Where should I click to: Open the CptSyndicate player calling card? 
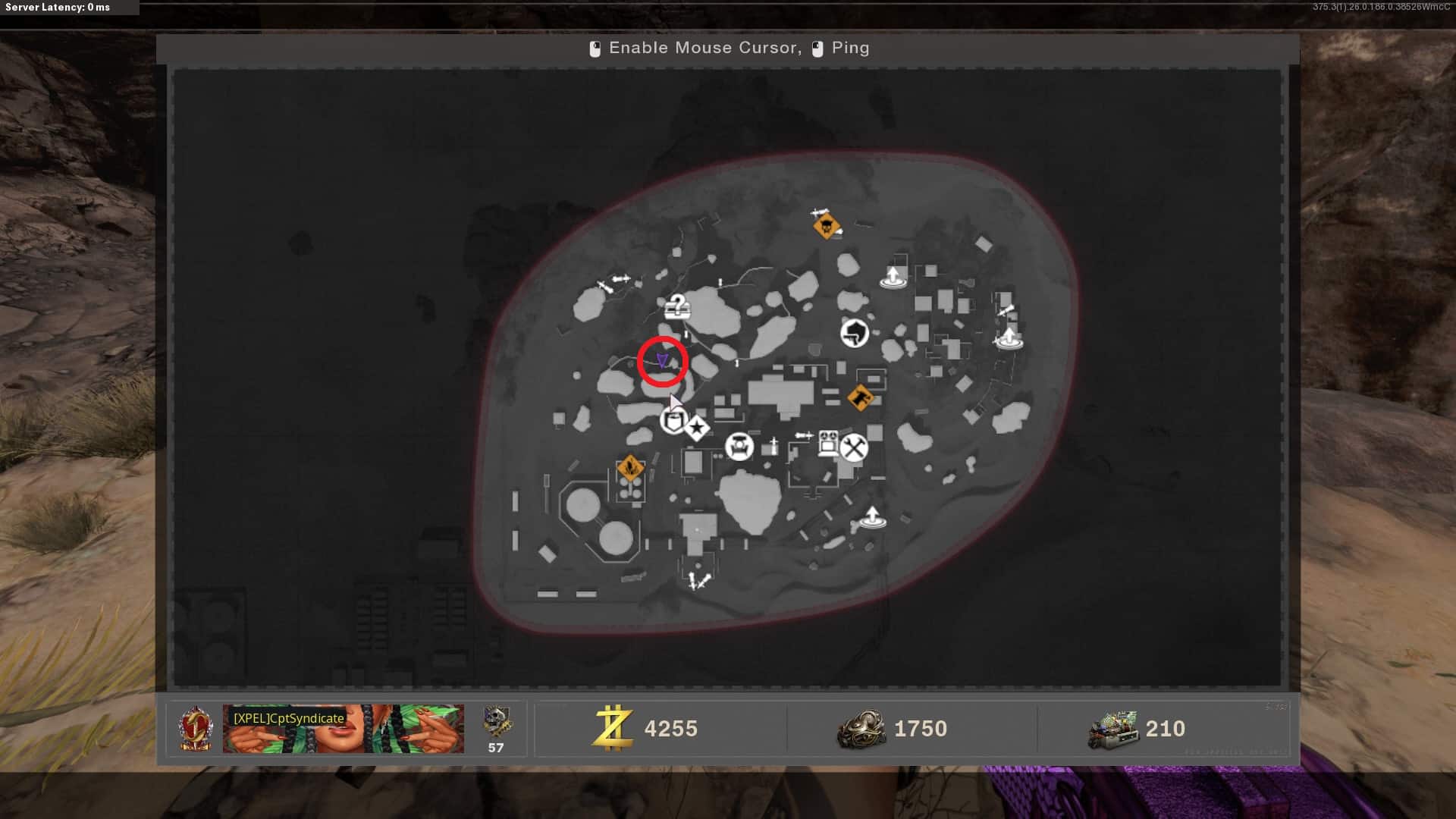[343, 728]
